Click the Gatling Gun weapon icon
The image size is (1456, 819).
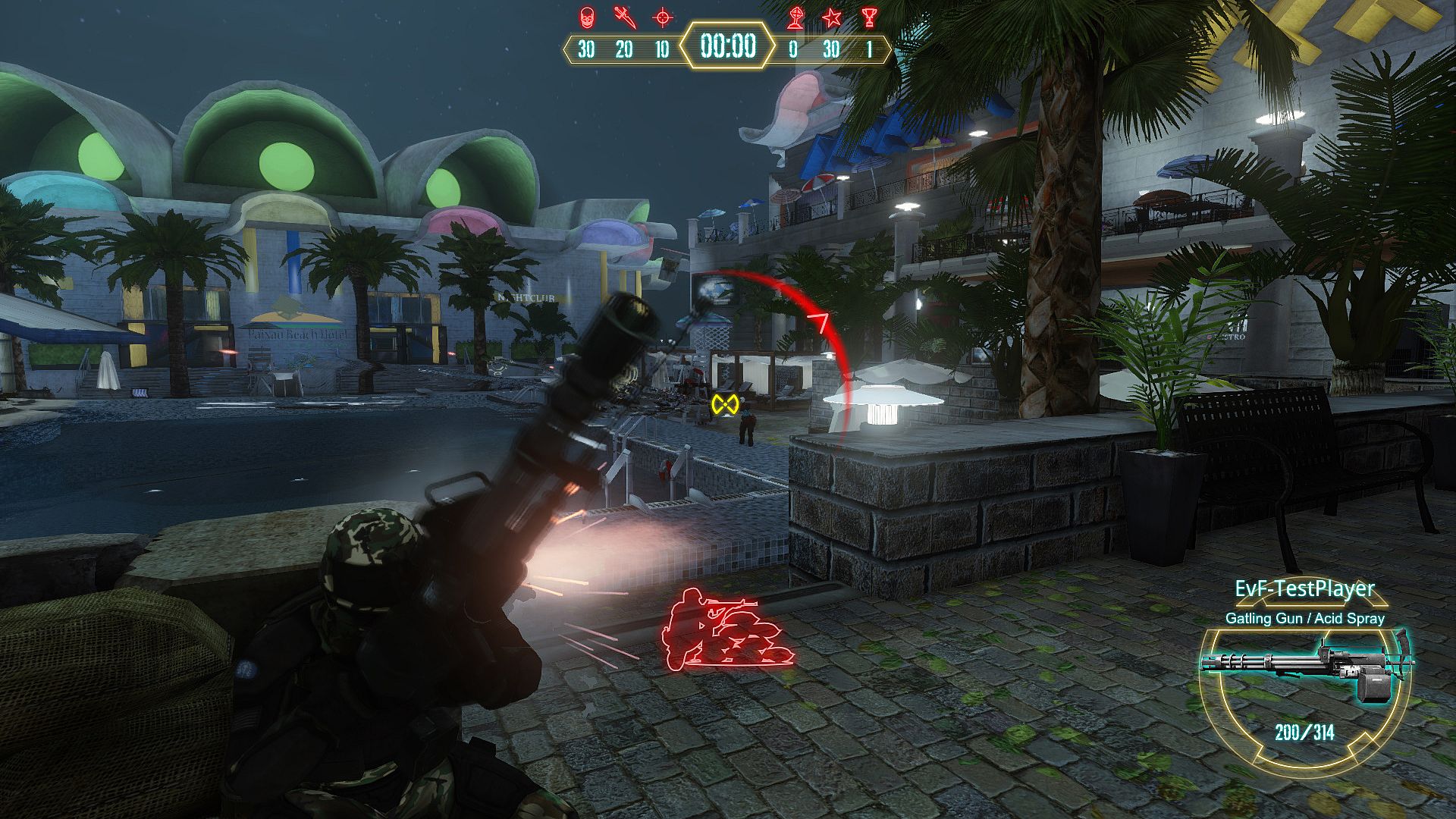(1307, 670)
